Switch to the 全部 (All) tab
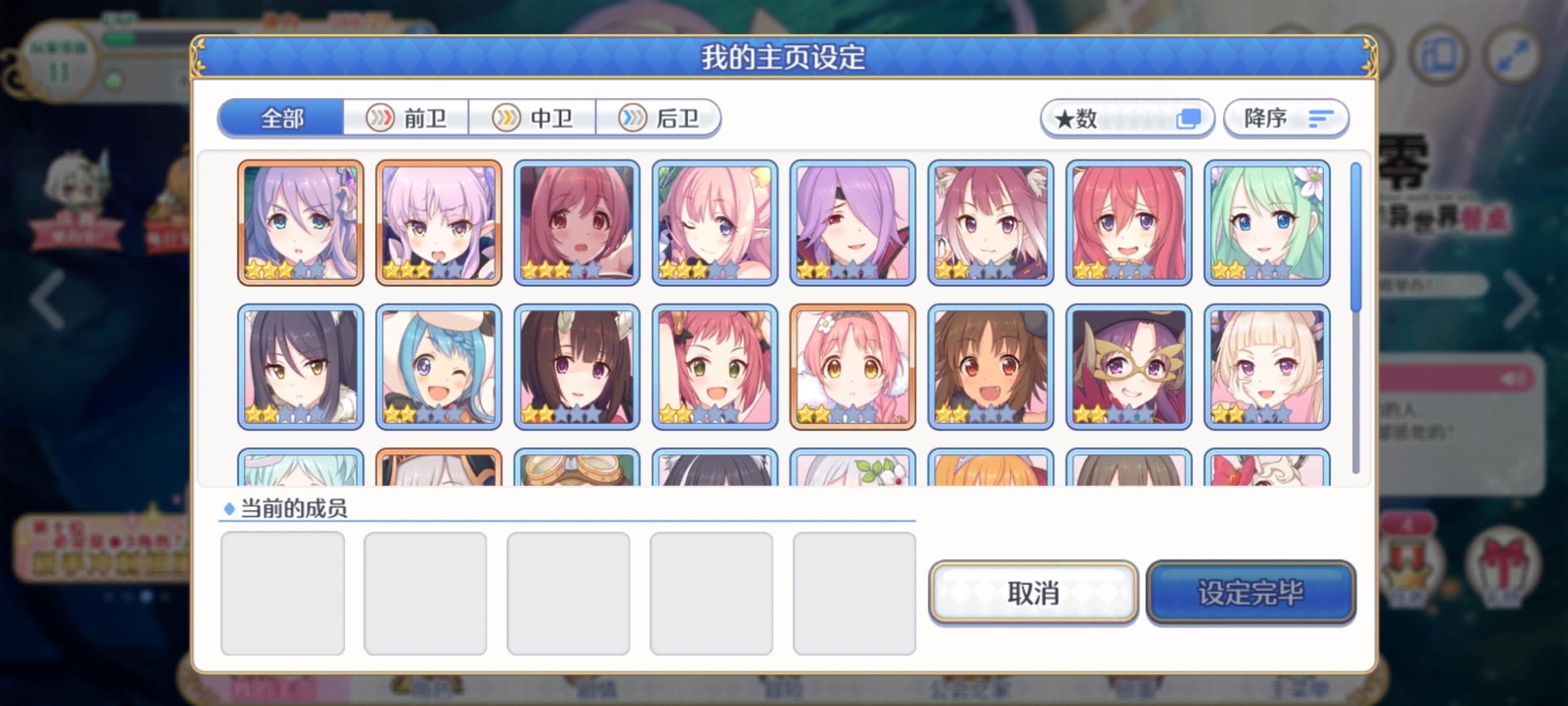 [x=282, y=118]
